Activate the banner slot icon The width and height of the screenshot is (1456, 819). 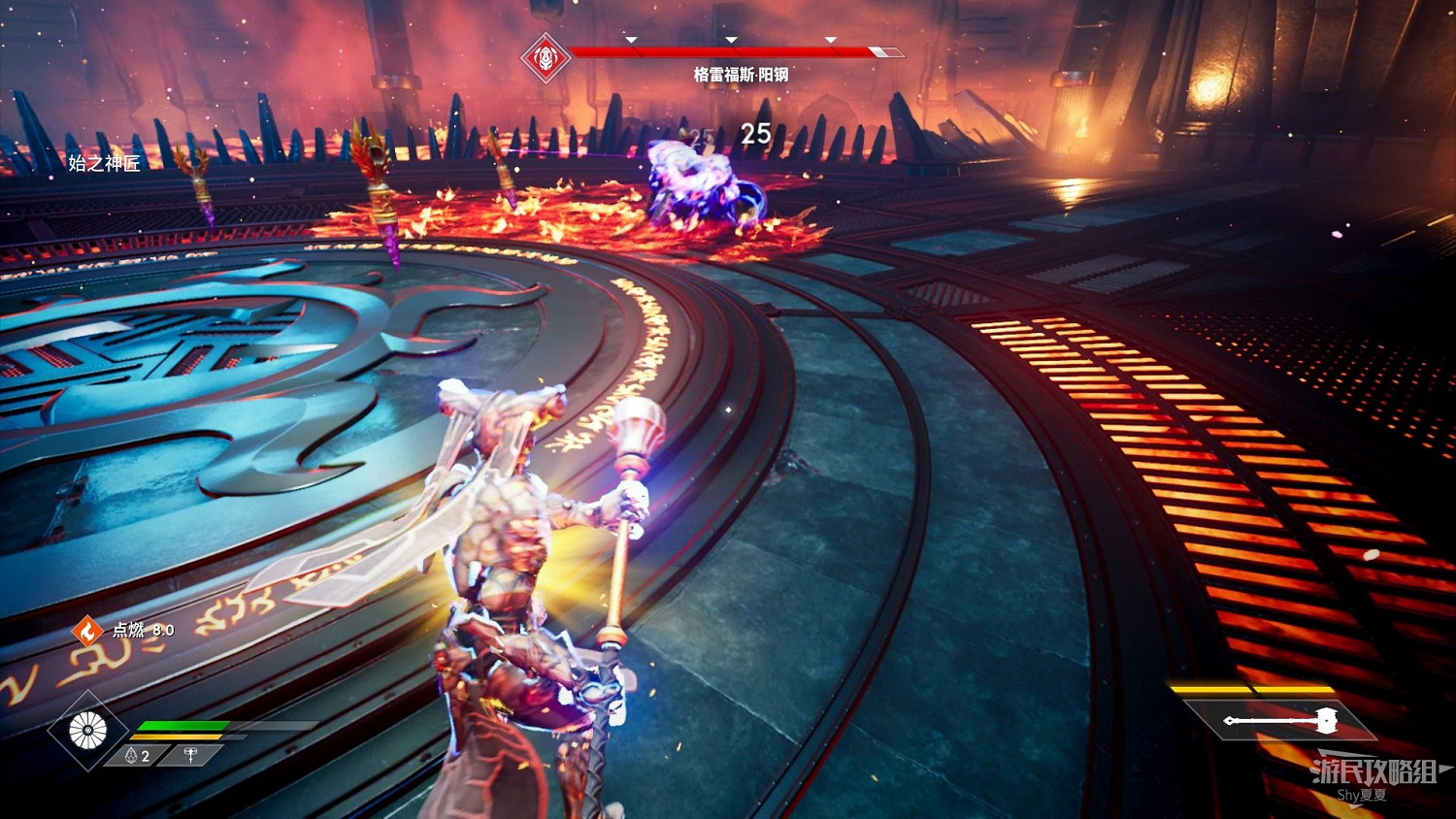190,756
